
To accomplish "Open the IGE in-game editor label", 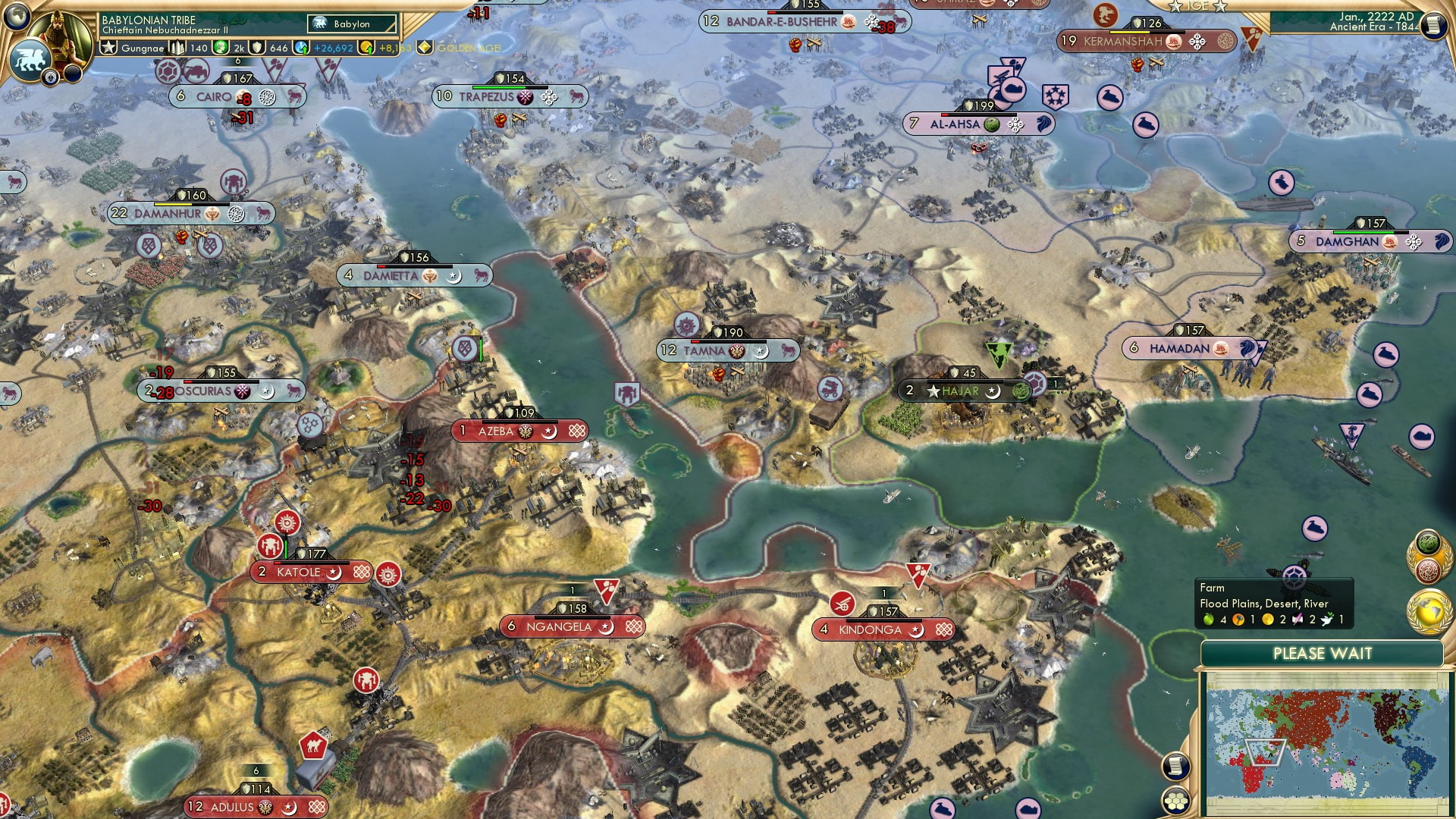I will click(x=1198, y=6).
